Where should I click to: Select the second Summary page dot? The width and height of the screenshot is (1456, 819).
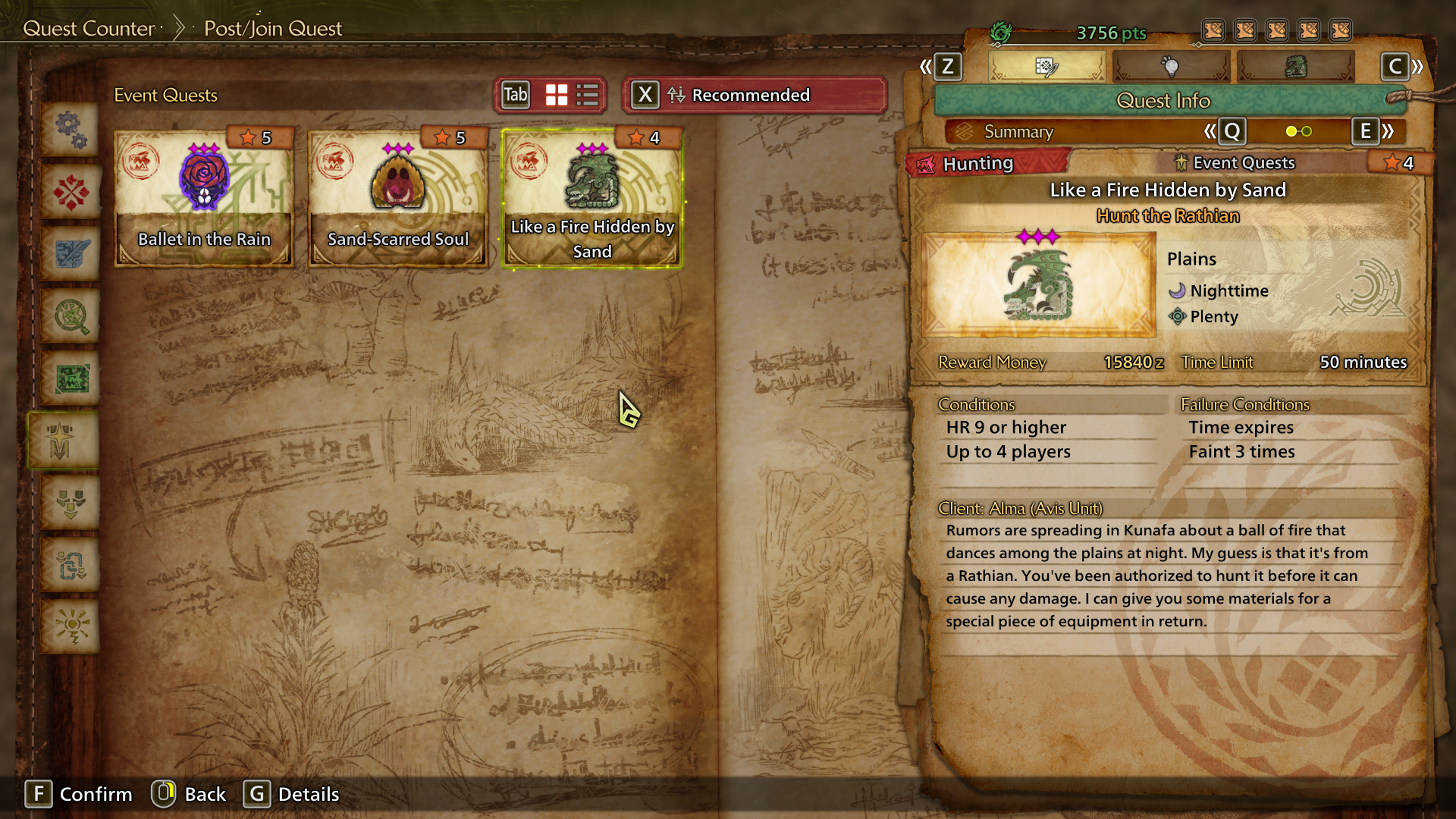click(x=1306, y=131)
